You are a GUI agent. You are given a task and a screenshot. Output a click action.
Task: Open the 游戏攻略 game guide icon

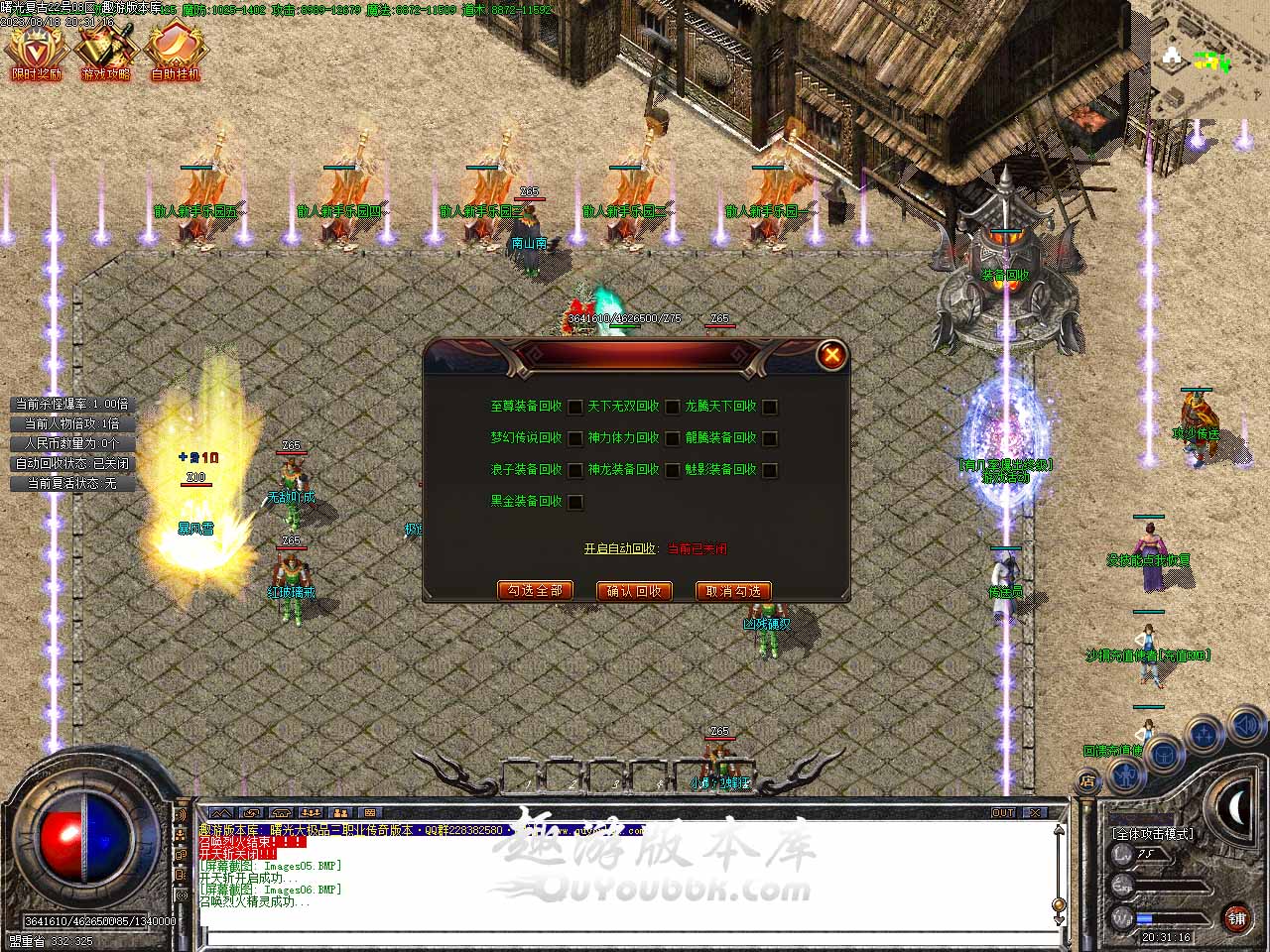point(105,50)
